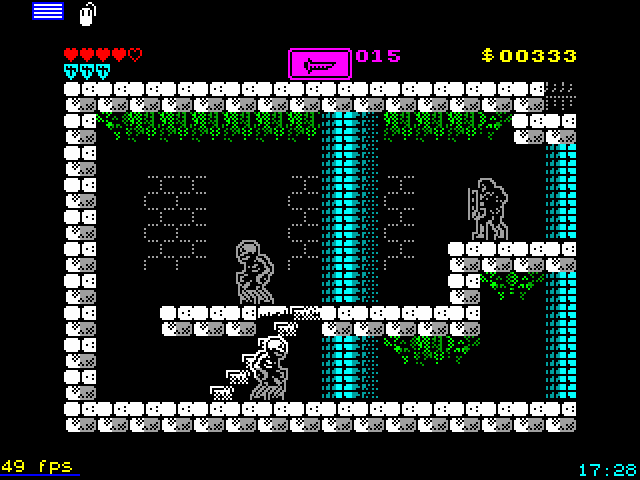This screenshot has height=480, width=640.
Task: Select the magenta weapon slot
Action: [320, 63]
